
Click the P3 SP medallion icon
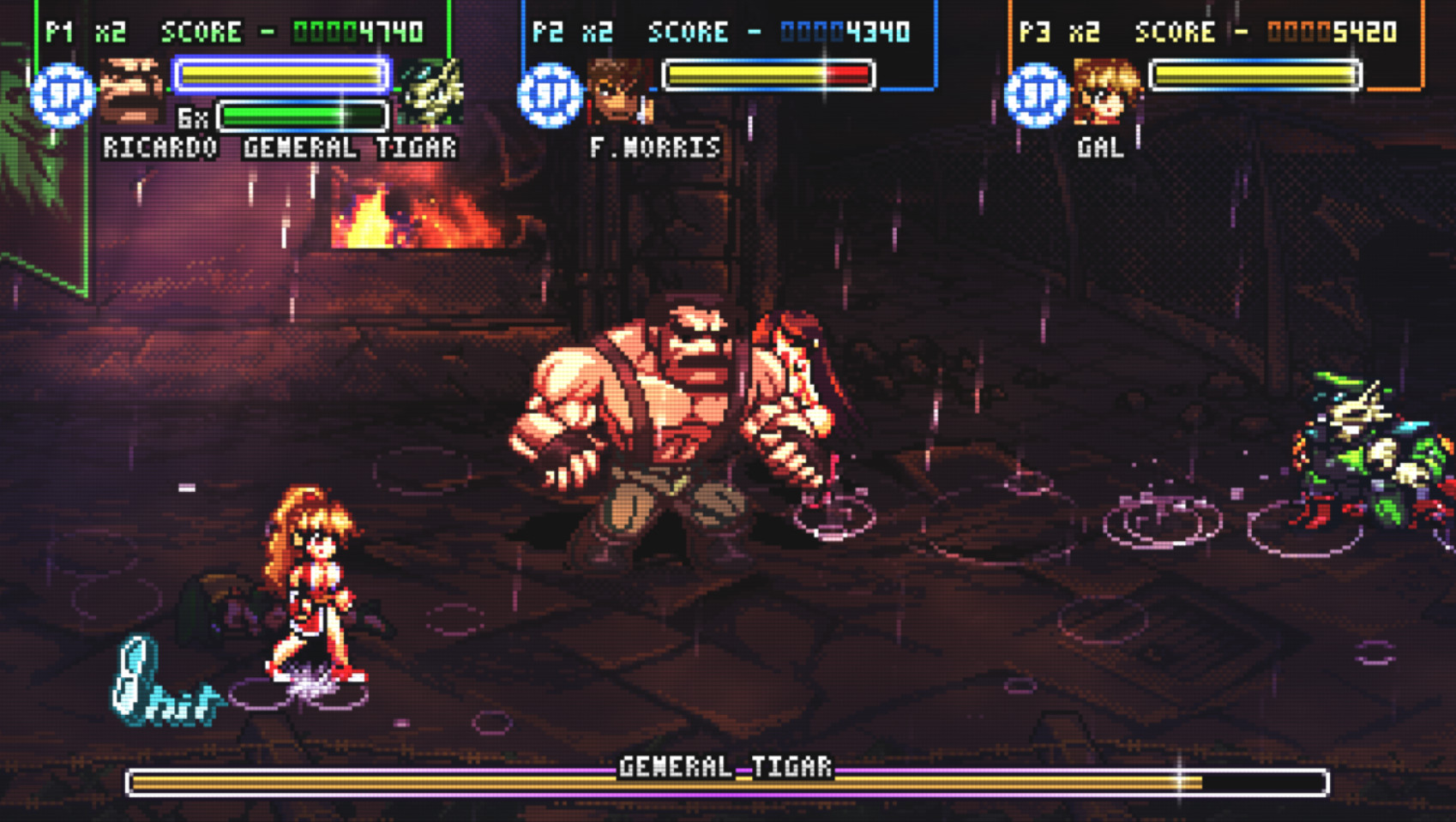[1039, 94]
